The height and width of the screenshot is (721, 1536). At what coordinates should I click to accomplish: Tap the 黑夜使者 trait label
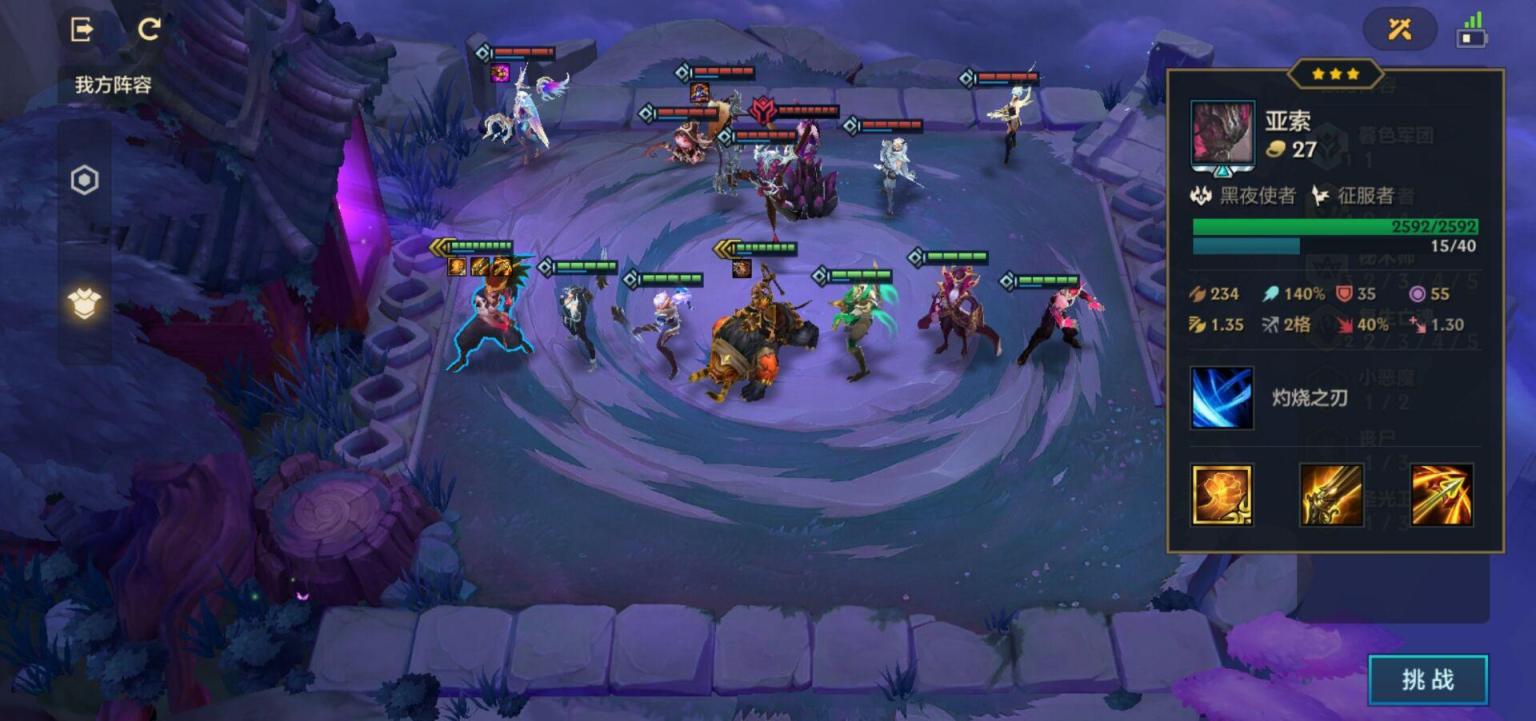pyautogui.click(x=1245, y=196)
